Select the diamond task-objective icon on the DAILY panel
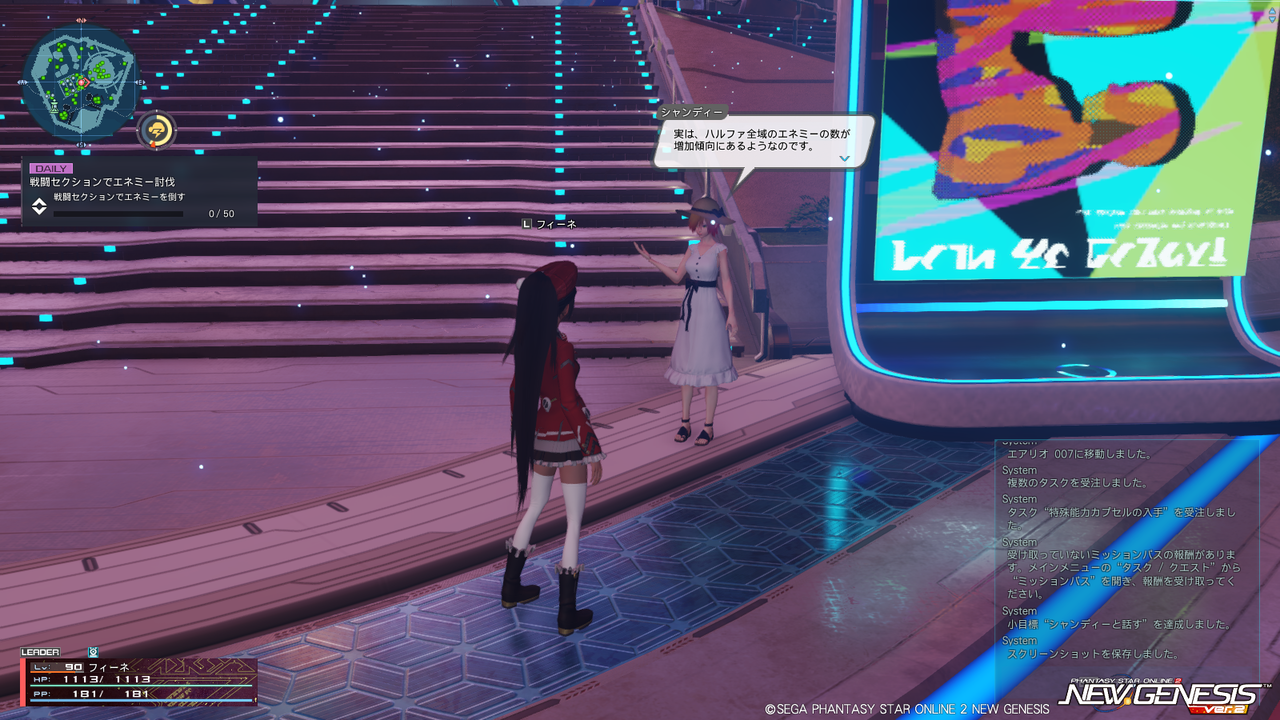Viewport: 1280px width, 720px height. 40,207
